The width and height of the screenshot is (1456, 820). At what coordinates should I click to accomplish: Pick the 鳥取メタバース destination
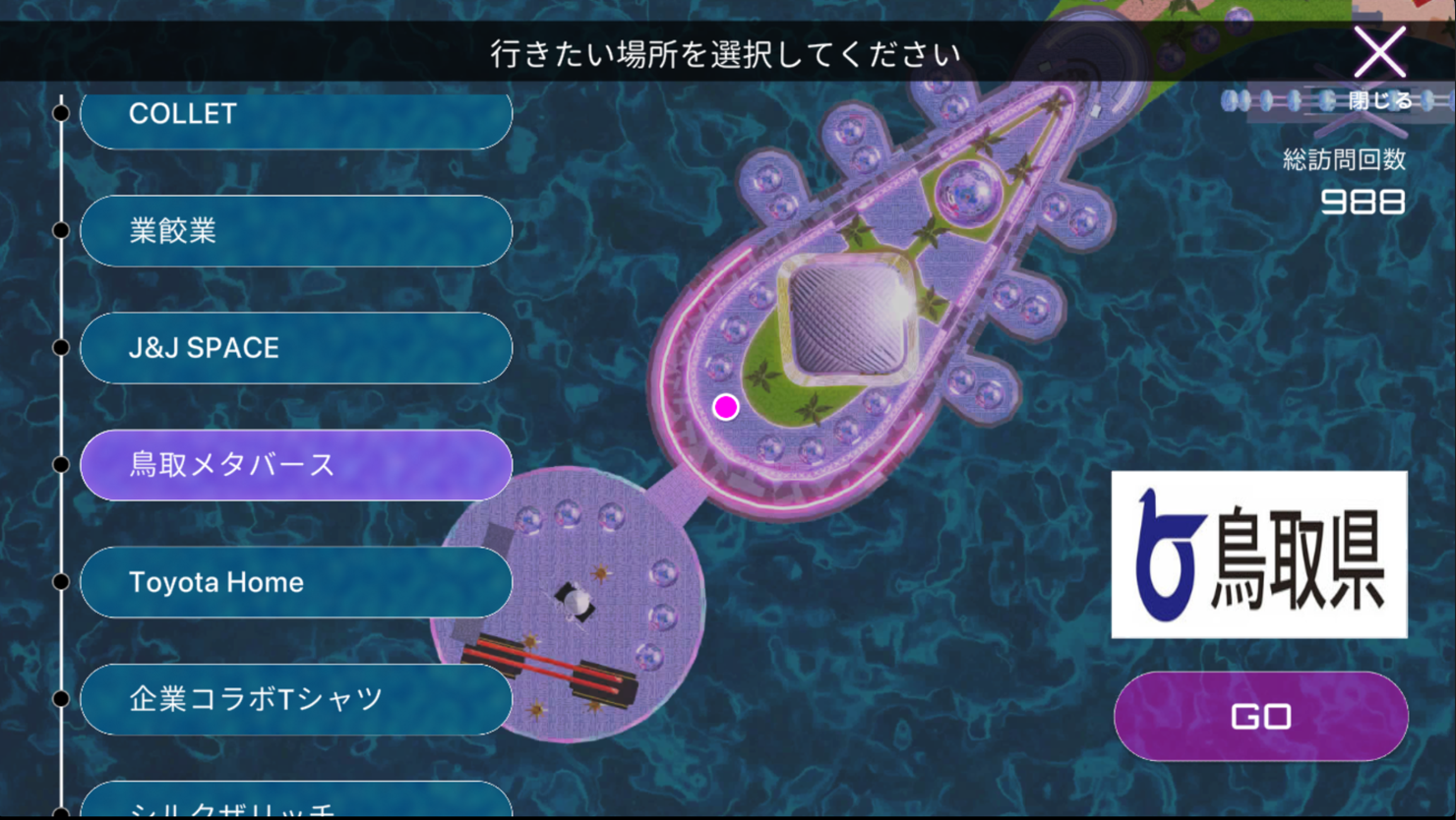[x=295, y=465]
